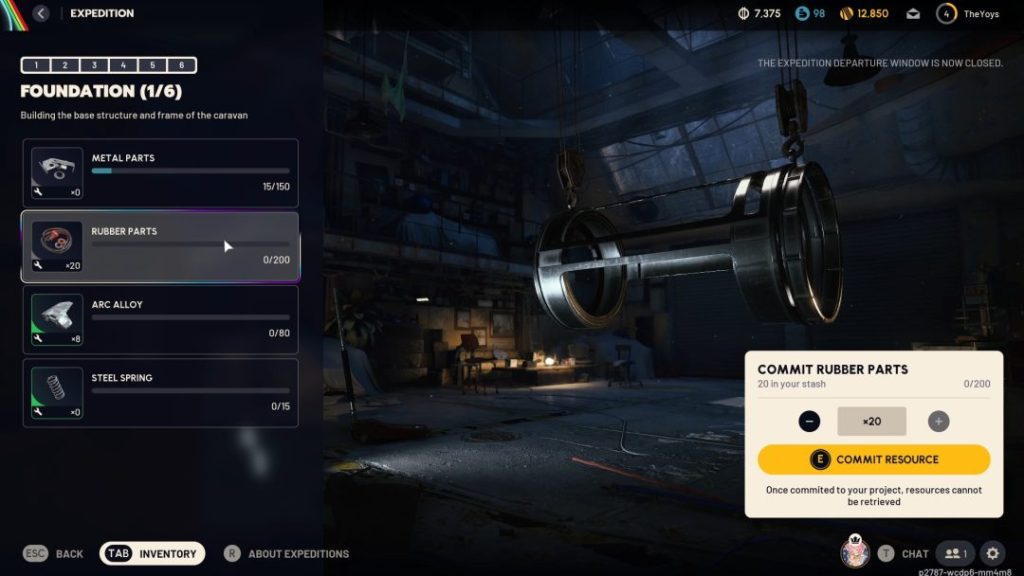Viewport: 1024px width, 576px height.
Task: Go back using the top-left arrow
Action: (x=41, y=14)
